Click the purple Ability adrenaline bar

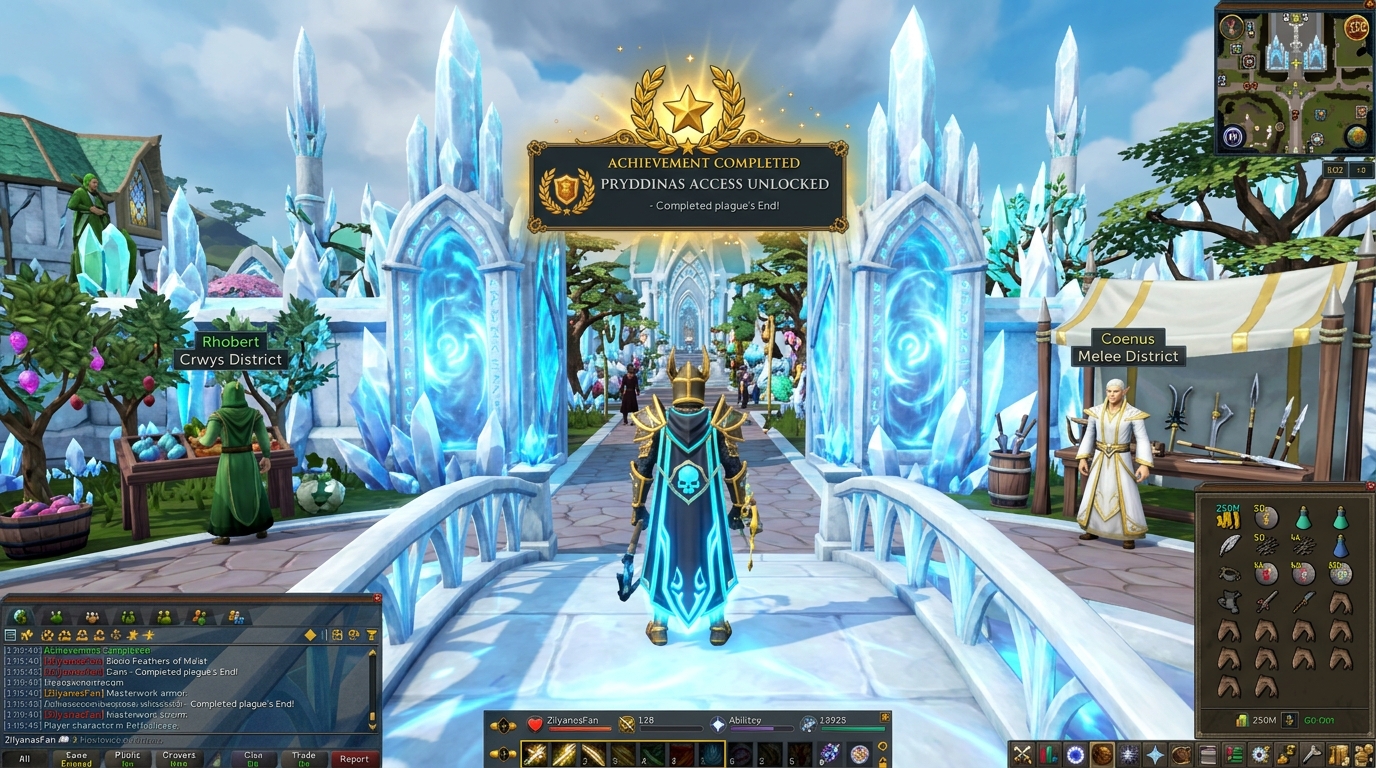[761, 728]
